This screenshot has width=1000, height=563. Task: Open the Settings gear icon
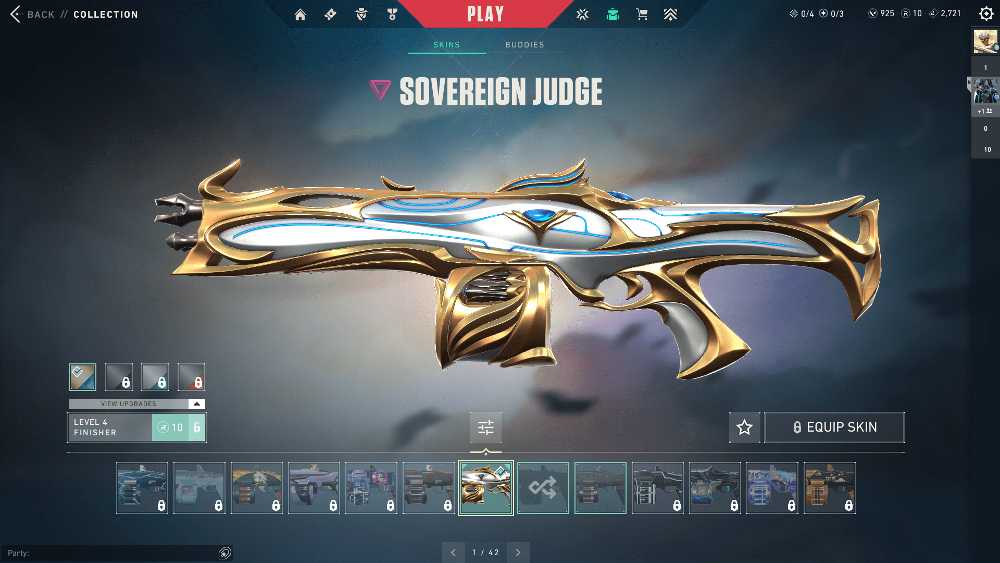point(986,14)
